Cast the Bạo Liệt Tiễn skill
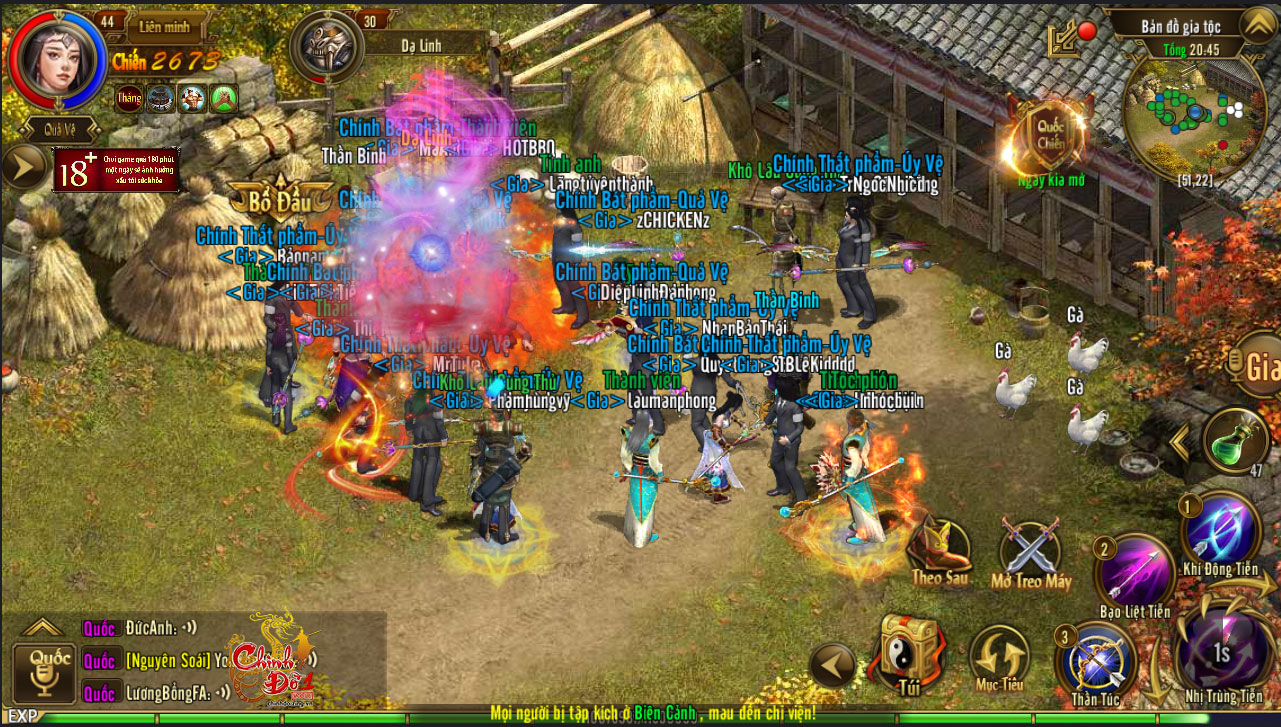1281x727 pixels. [1134, 574]
